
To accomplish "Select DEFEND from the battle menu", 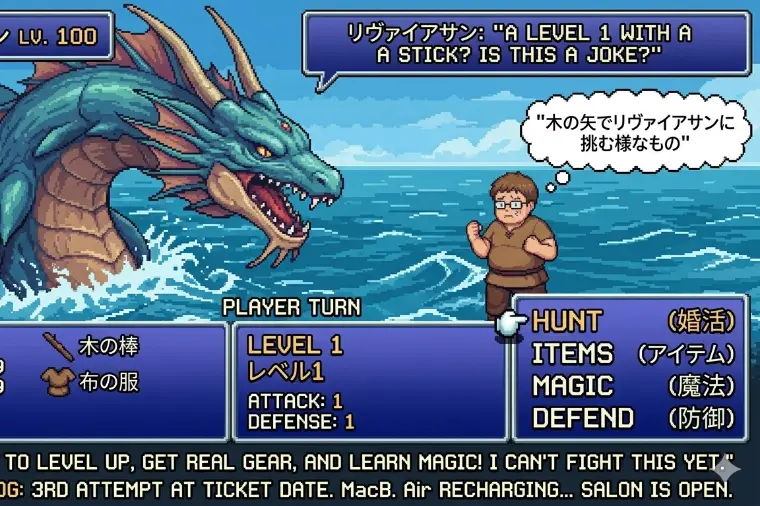I will click(x=582, y=418).
